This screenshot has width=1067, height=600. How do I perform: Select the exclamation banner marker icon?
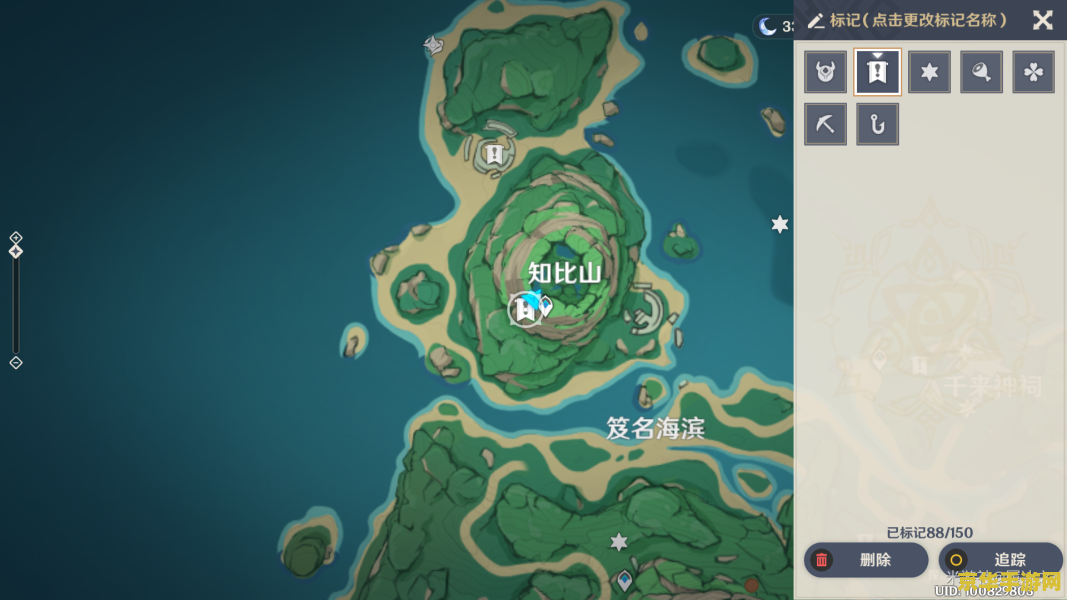[x=878, y=72]
